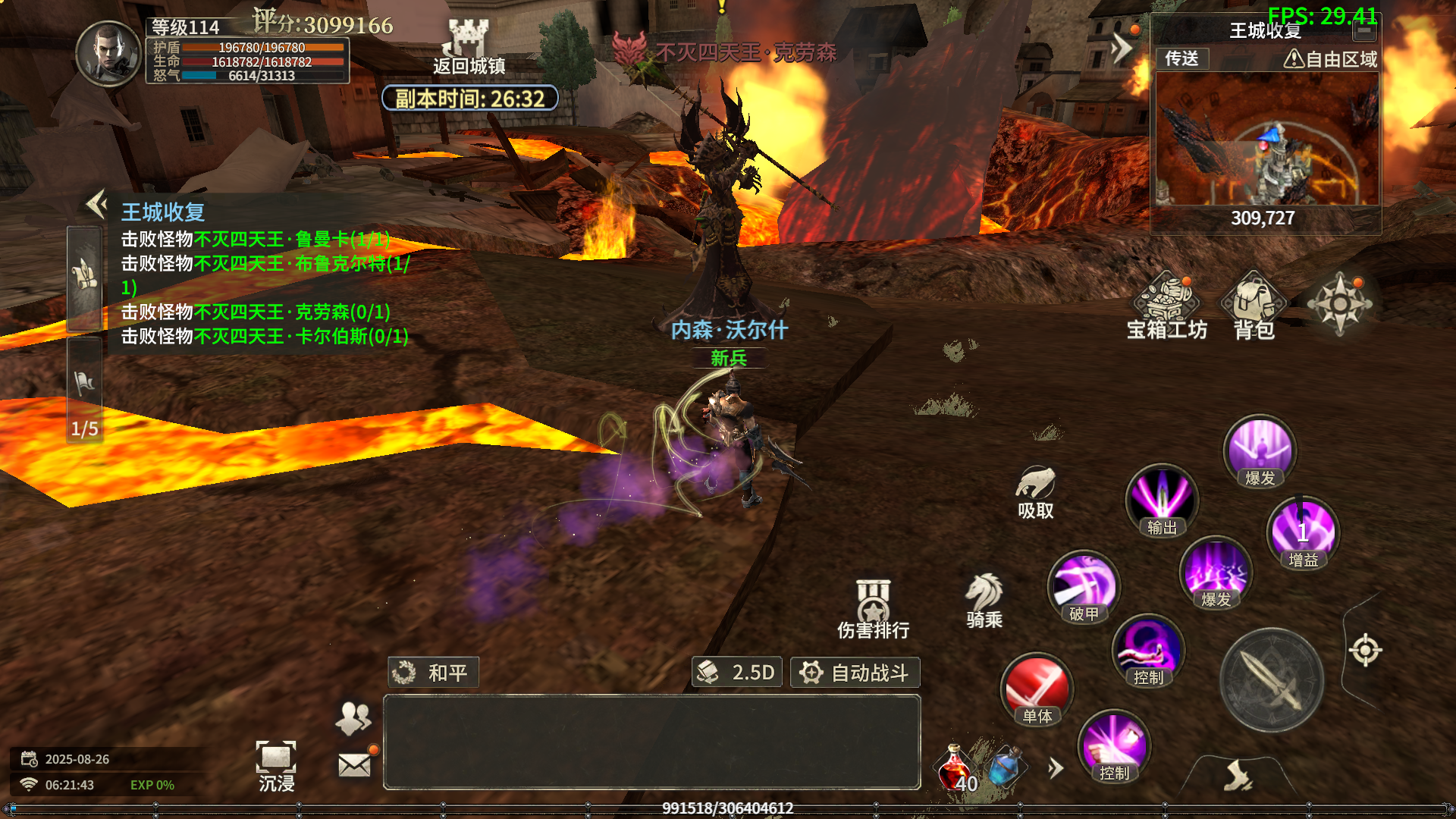1456x819 pixels.
Task: Open the player portrait character sheet
Action: pyautogui.click(x=108, y=53)
